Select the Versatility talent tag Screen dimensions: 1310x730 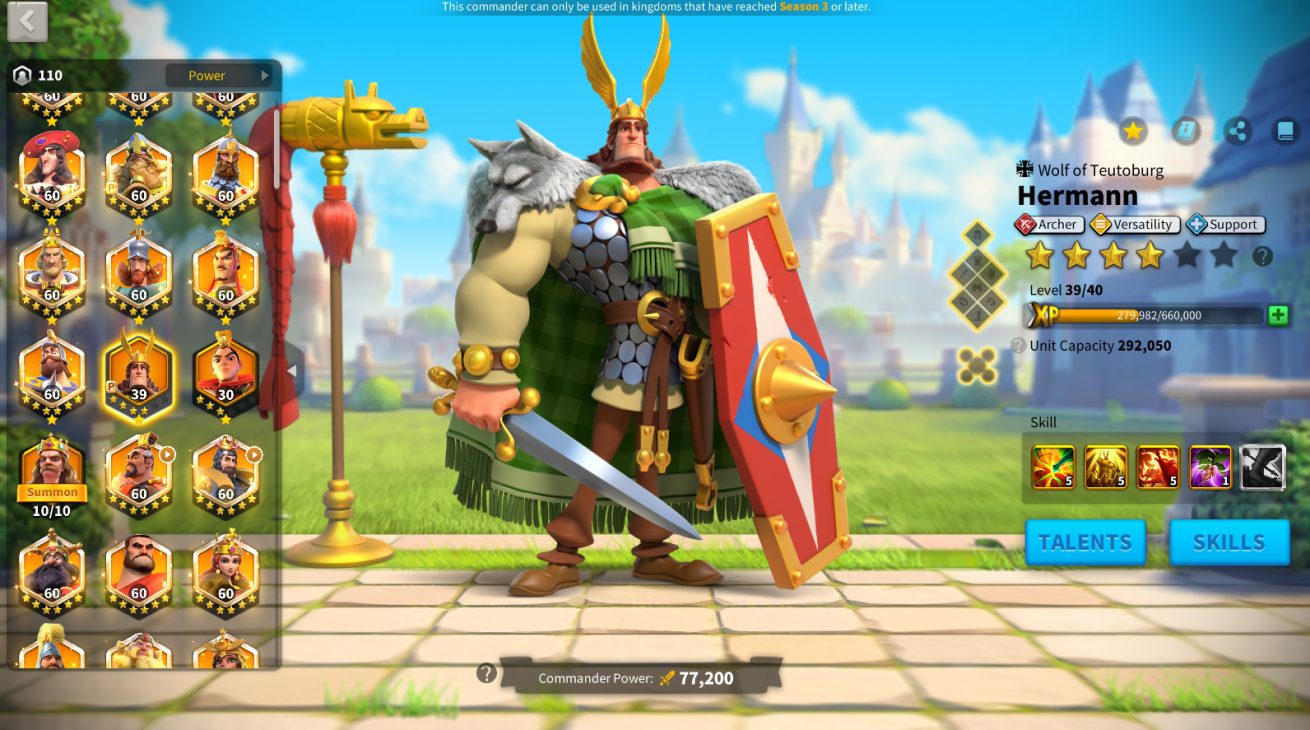pos(1135,225)
